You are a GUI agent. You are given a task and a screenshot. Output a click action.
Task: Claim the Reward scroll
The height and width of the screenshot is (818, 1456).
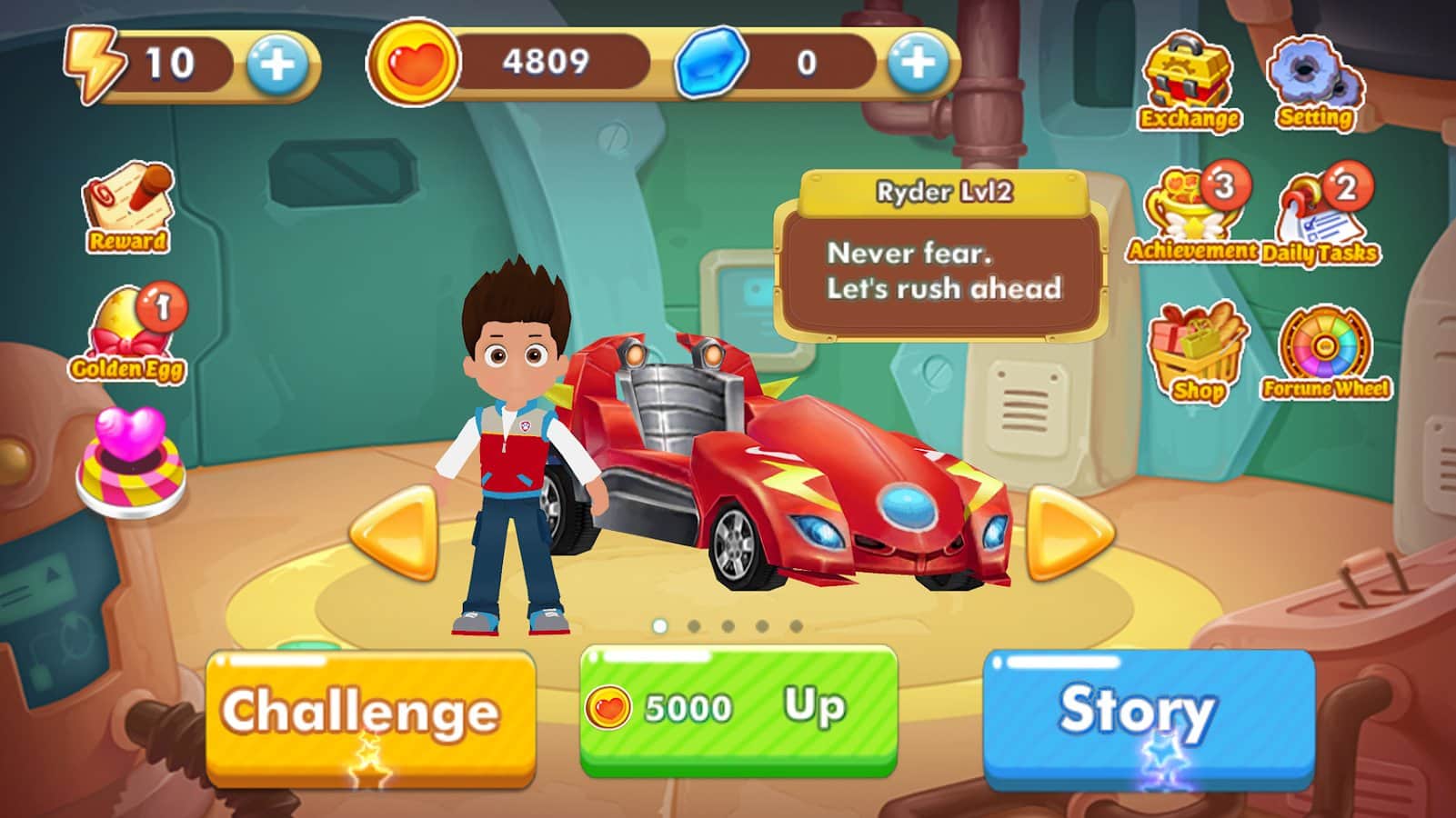[128, 207]
